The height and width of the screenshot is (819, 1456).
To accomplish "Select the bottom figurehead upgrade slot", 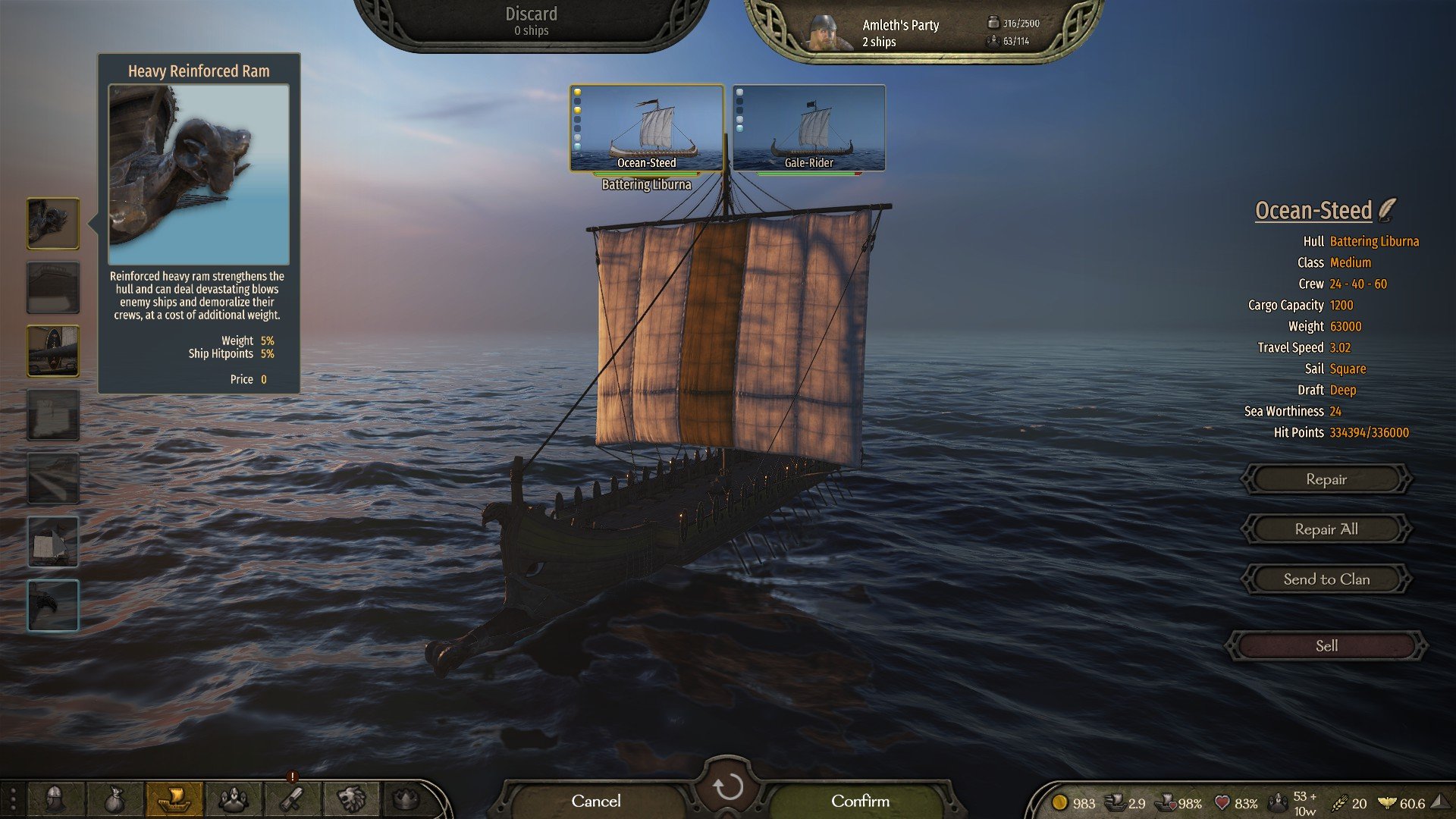I will pyautogui.click(x=53, y=605).
